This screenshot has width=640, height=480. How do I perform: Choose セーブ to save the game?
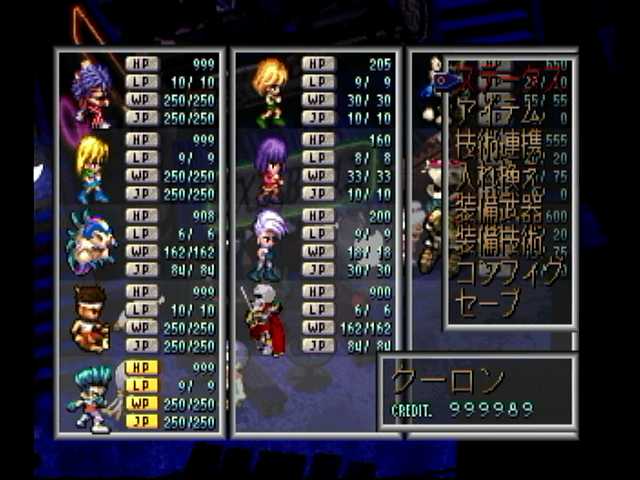click(488, 303)
